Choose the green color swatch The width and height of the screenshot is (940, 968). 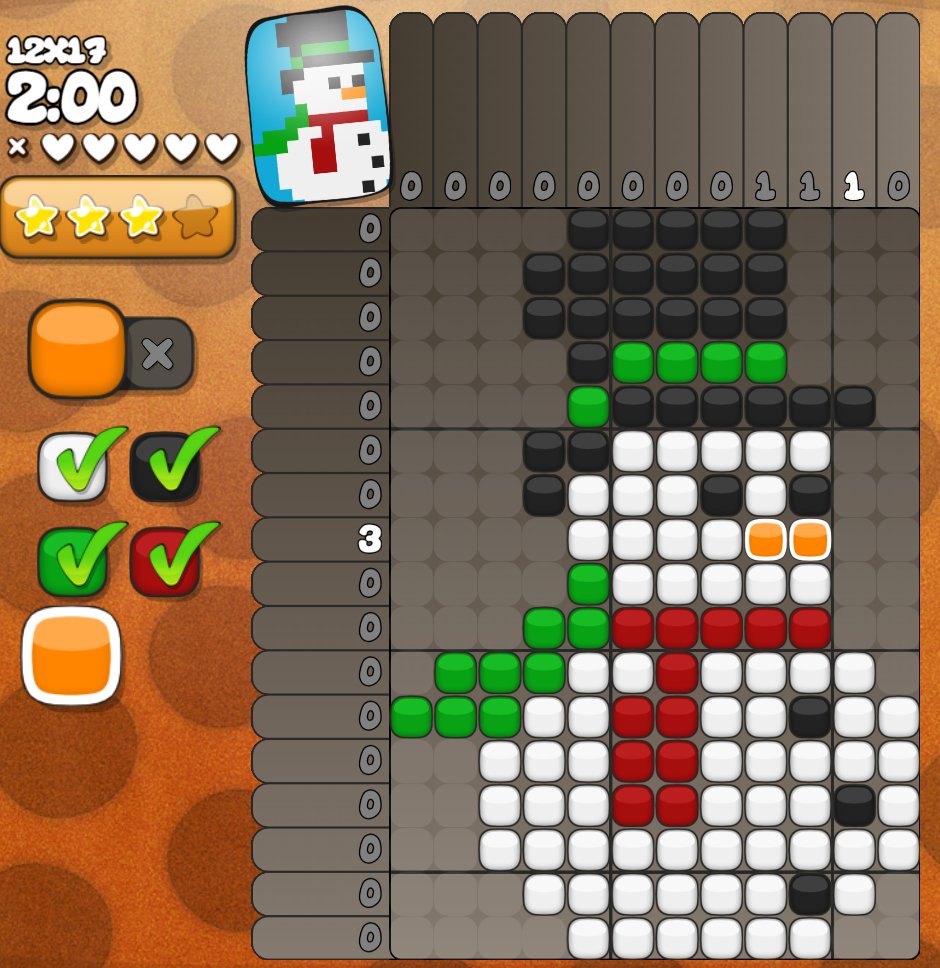click(x=72, y=561)
